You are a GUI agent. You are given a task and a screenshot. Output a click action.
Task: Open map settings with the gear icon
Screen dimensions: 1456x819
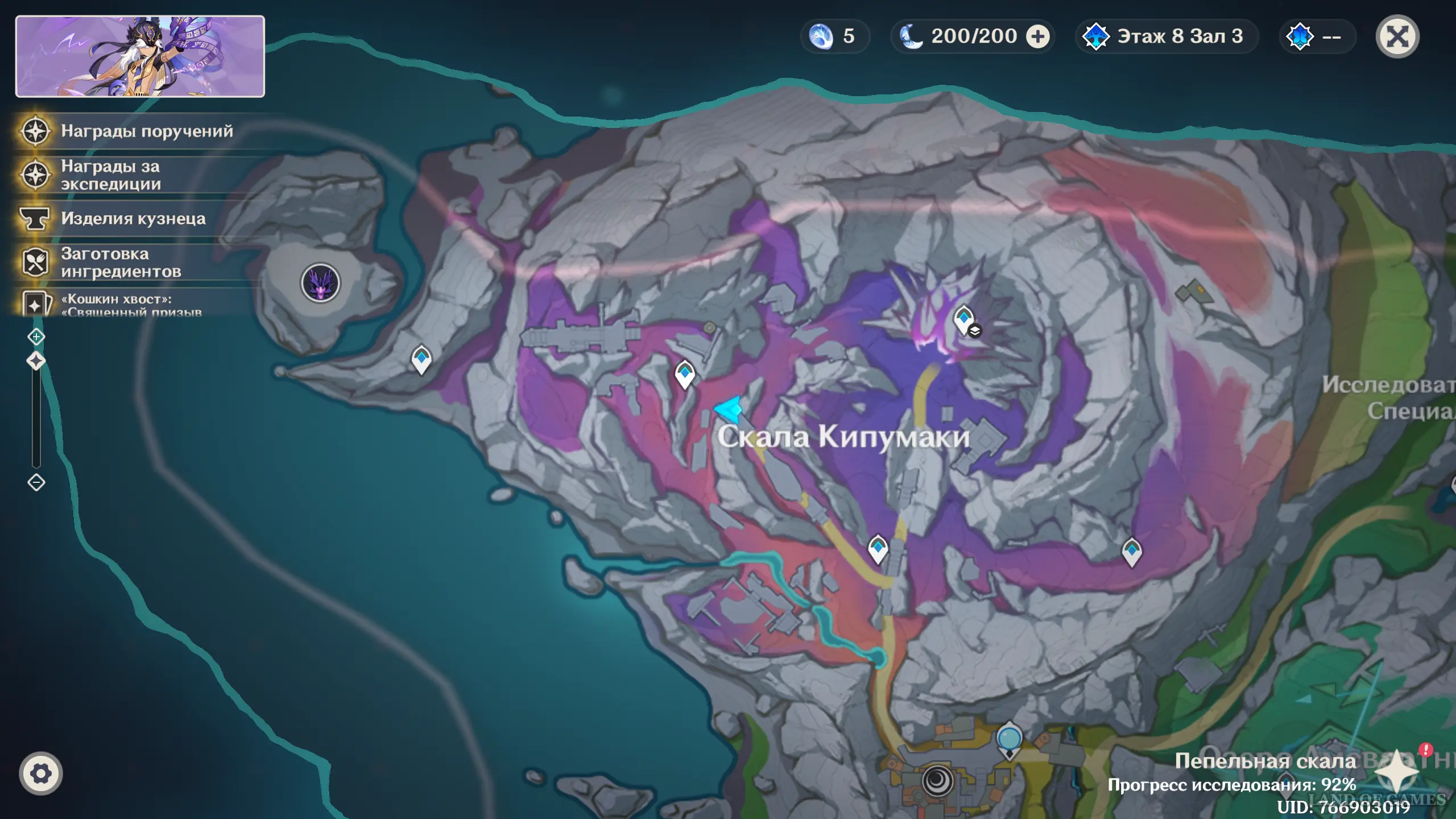point(40,773)
